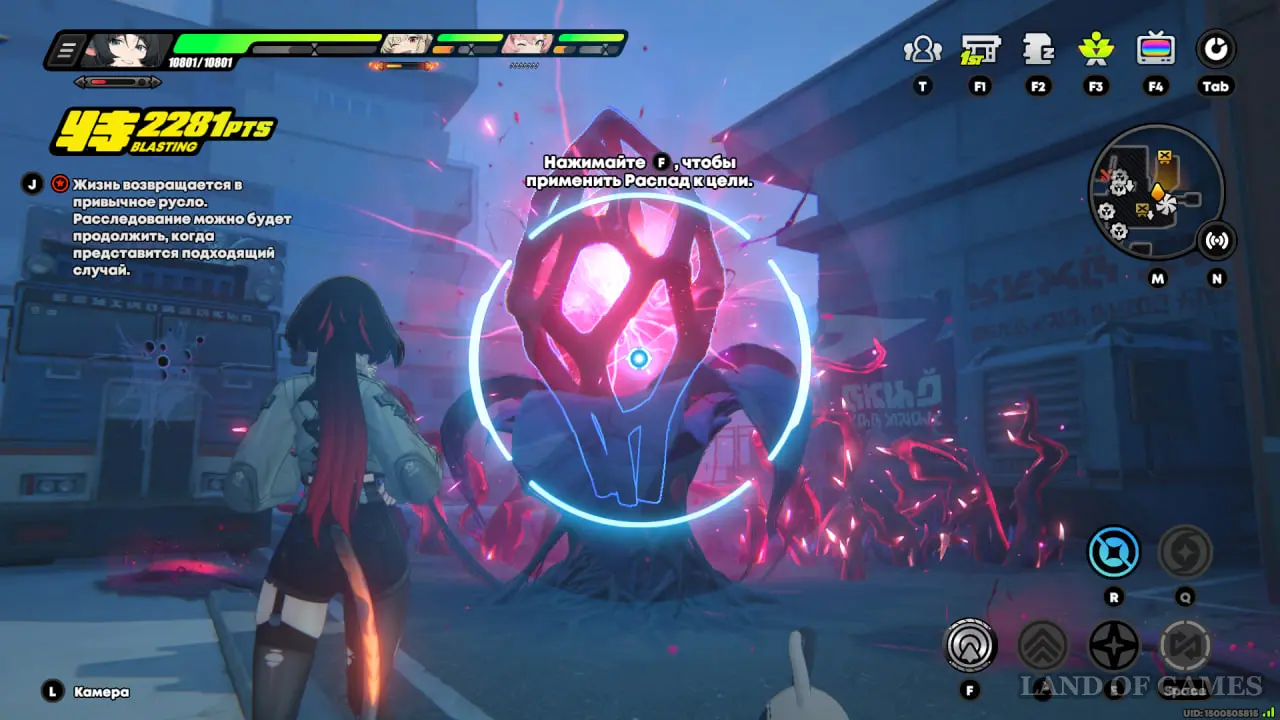Open the circular minimap

[1156, 192]
